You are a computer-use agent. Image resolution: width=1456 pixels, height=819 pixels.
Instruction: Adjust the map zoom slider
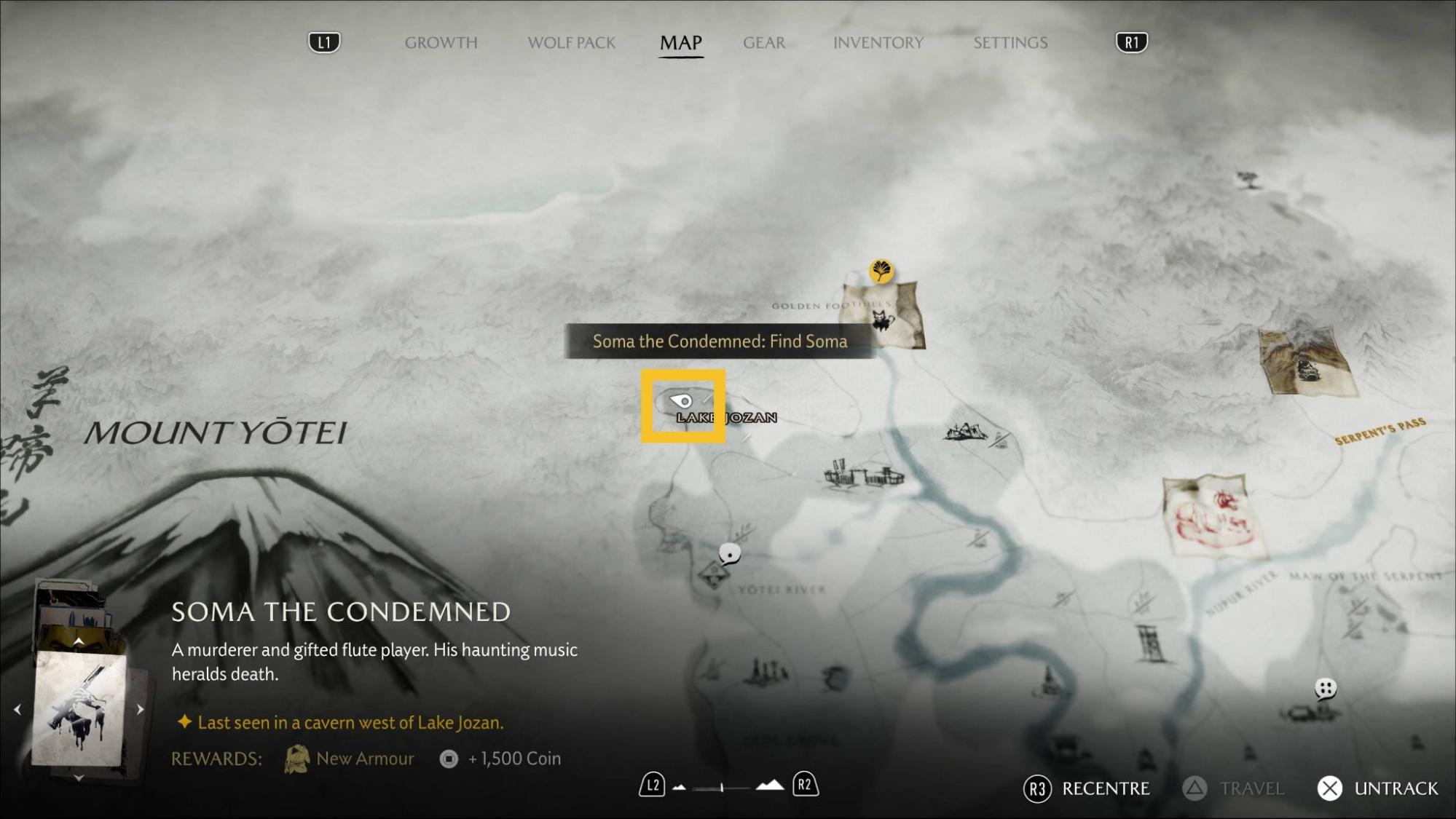tap(722, 787)
